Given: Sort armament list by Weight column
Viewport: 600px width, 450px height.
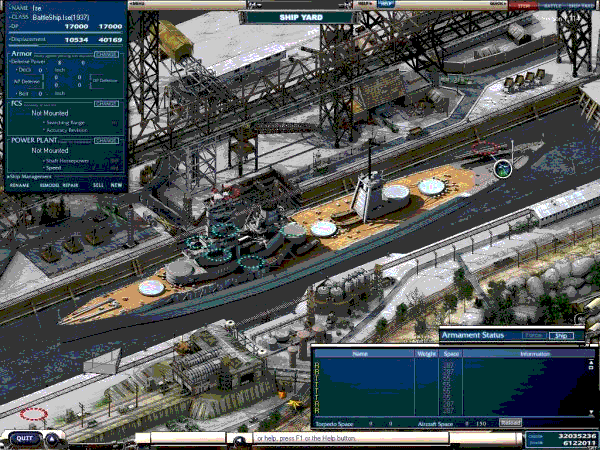Looking at the screenshot, I should click(x=425, y=353).
